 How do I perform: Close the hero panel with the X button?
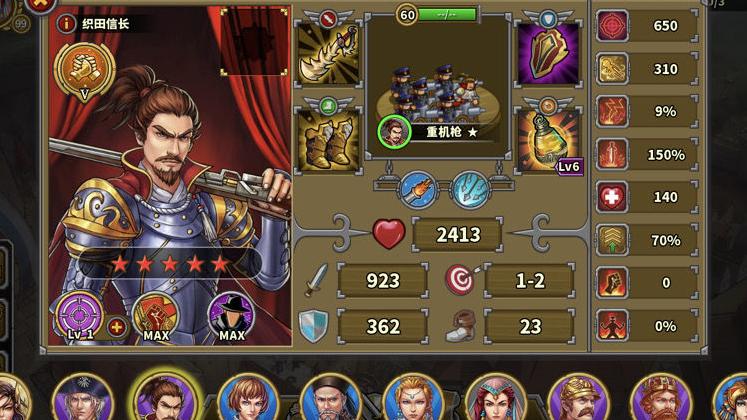click(x=40, y=4)
